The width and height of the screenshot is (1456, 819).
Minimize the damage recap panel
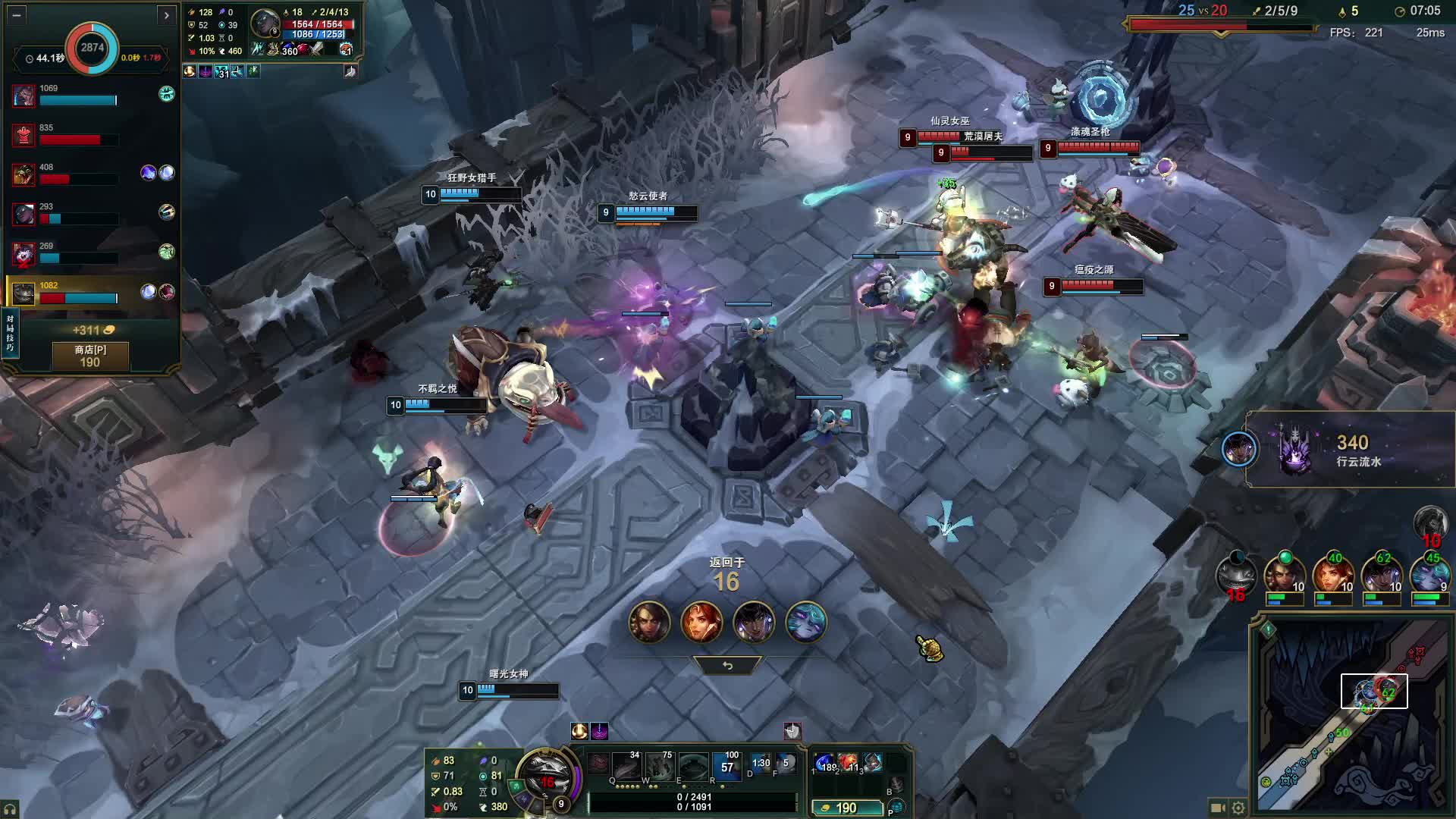(x=17, y=14)
